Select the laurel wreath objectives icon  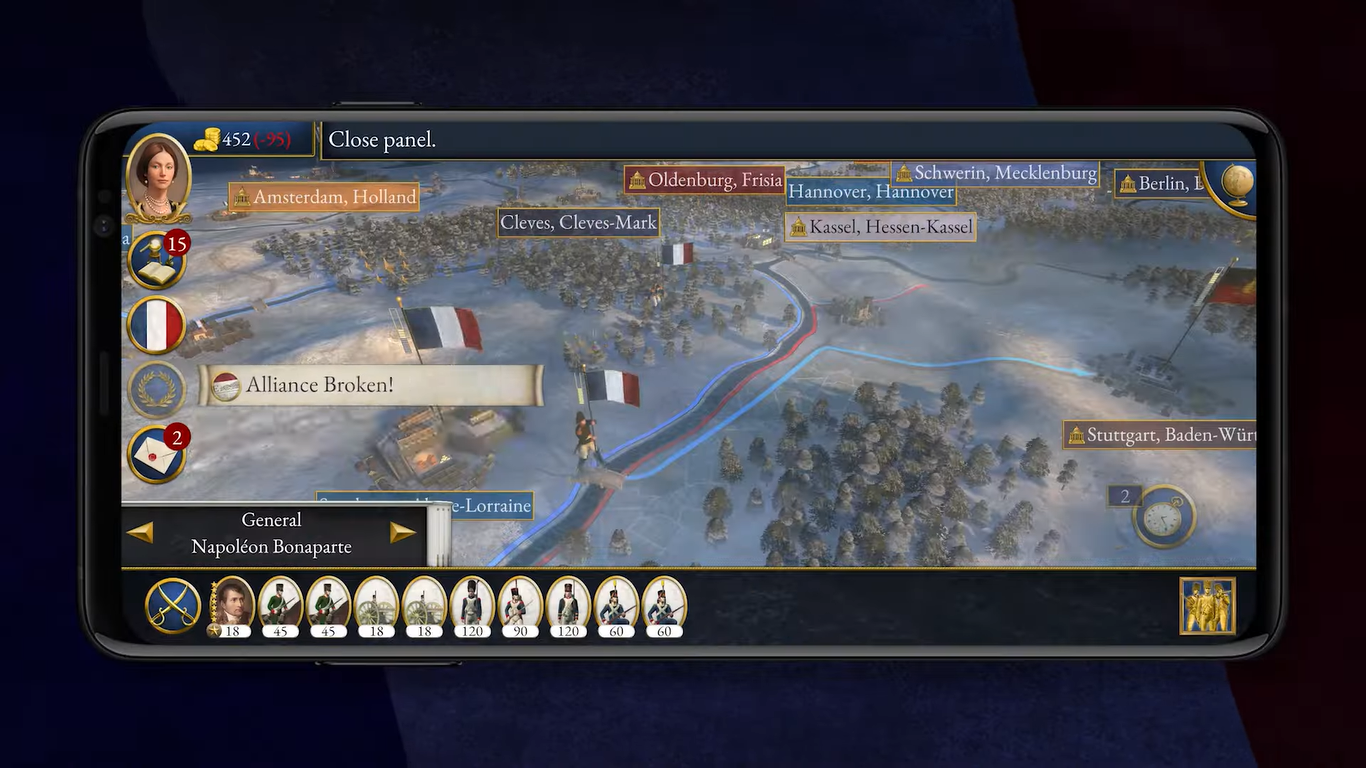157,389
